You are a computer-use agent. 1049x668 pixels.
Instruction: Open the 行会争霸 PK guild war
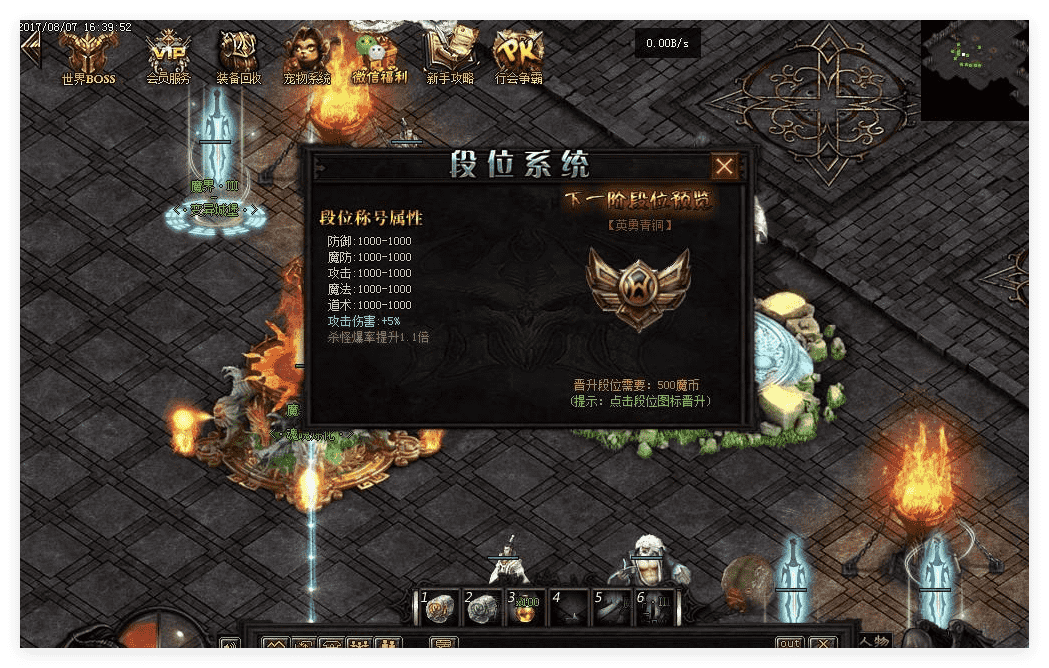pyautogui.click(x=519, y=54)
